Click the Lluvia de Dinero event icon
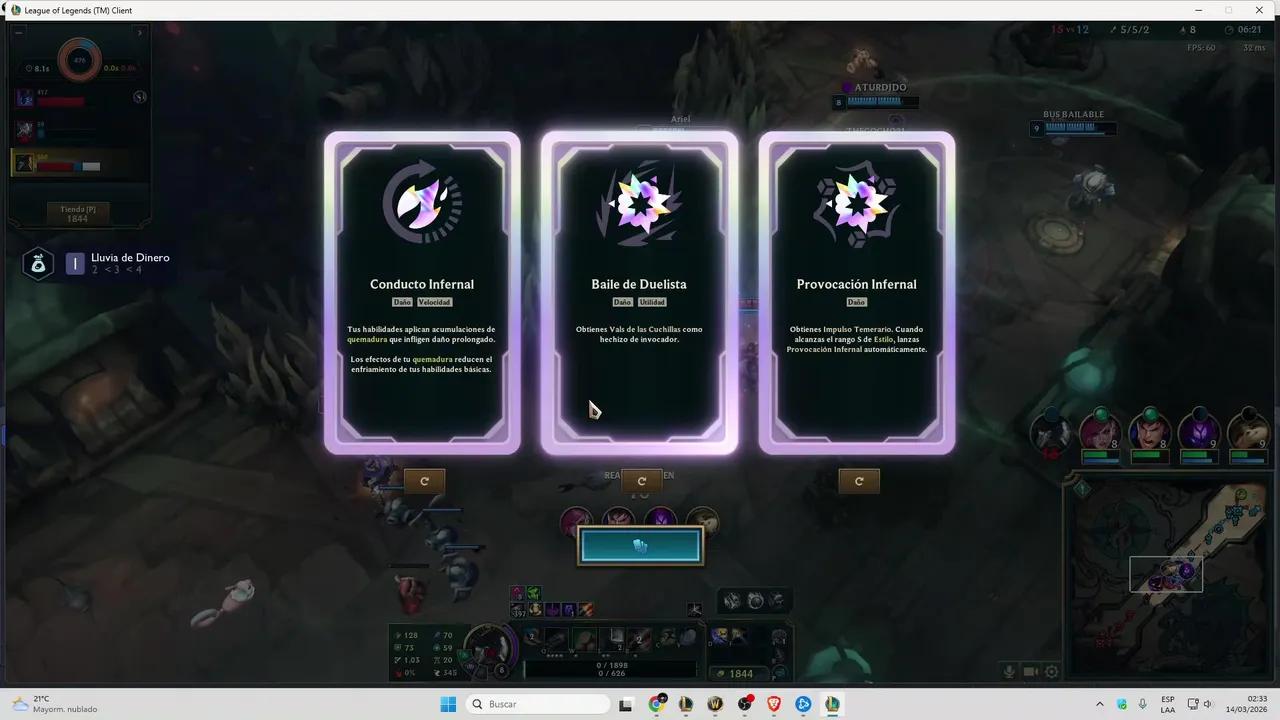The height and width of the screenshot is (720, 1280). (38, 263)
